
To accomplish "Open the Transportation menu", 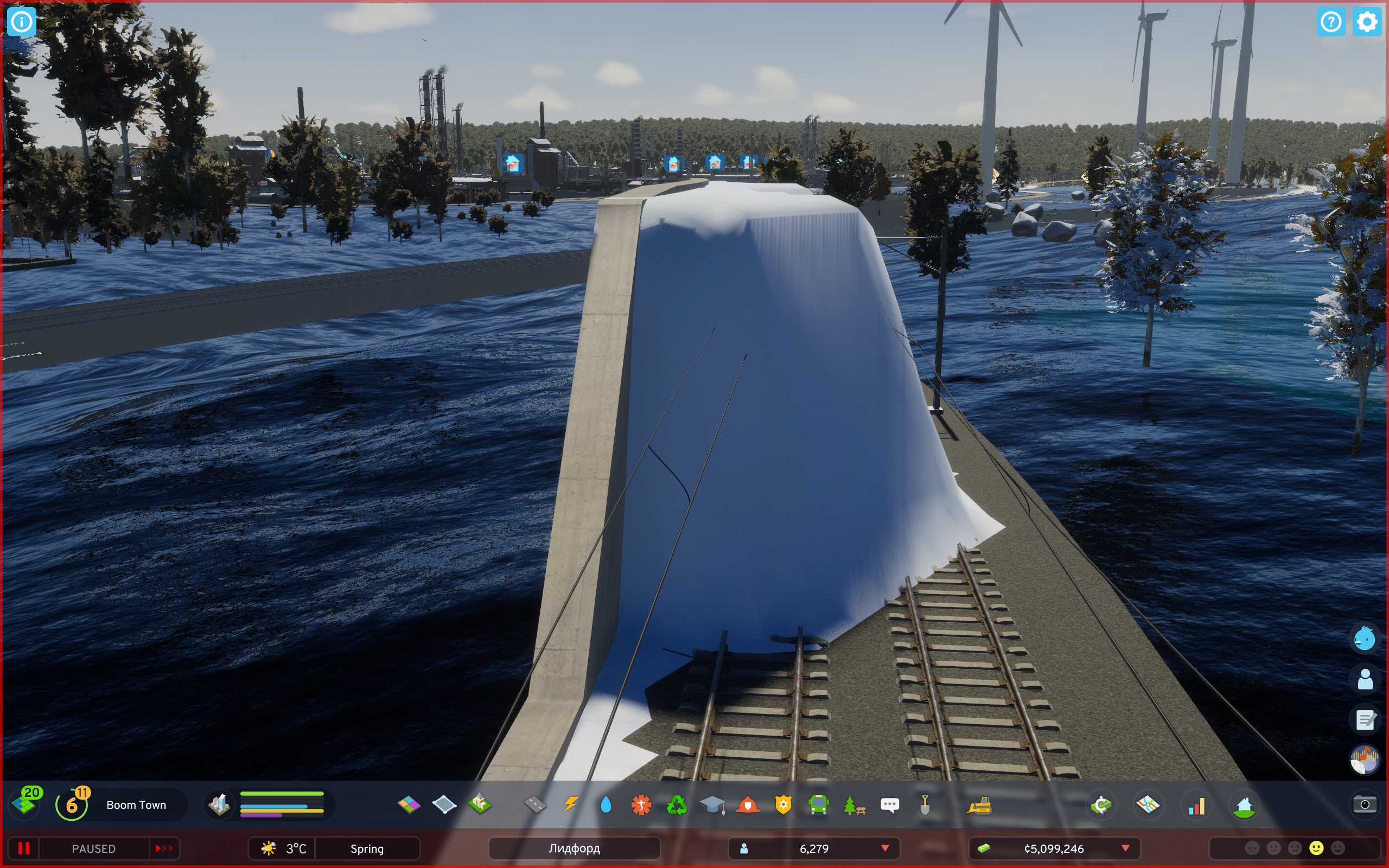I will click(x=818, y=805).
